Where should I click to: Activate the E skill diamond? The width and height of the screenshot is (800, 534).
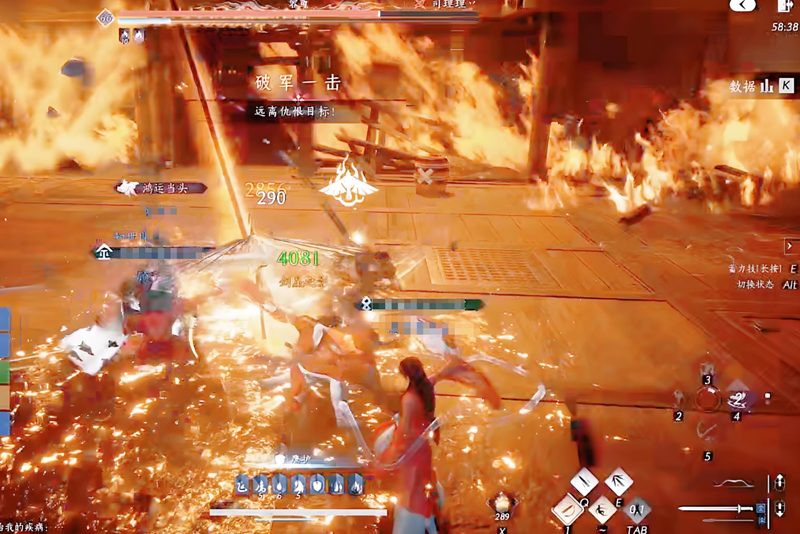tap(619, 482)
